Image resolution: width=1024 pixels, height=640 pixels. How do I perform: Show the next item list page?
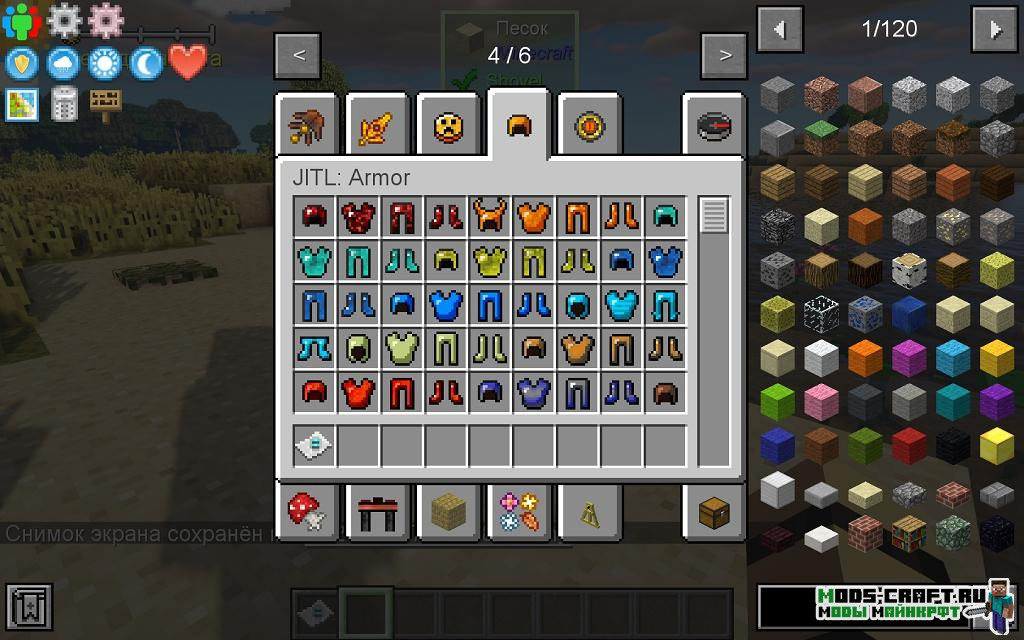coord(995,30)
